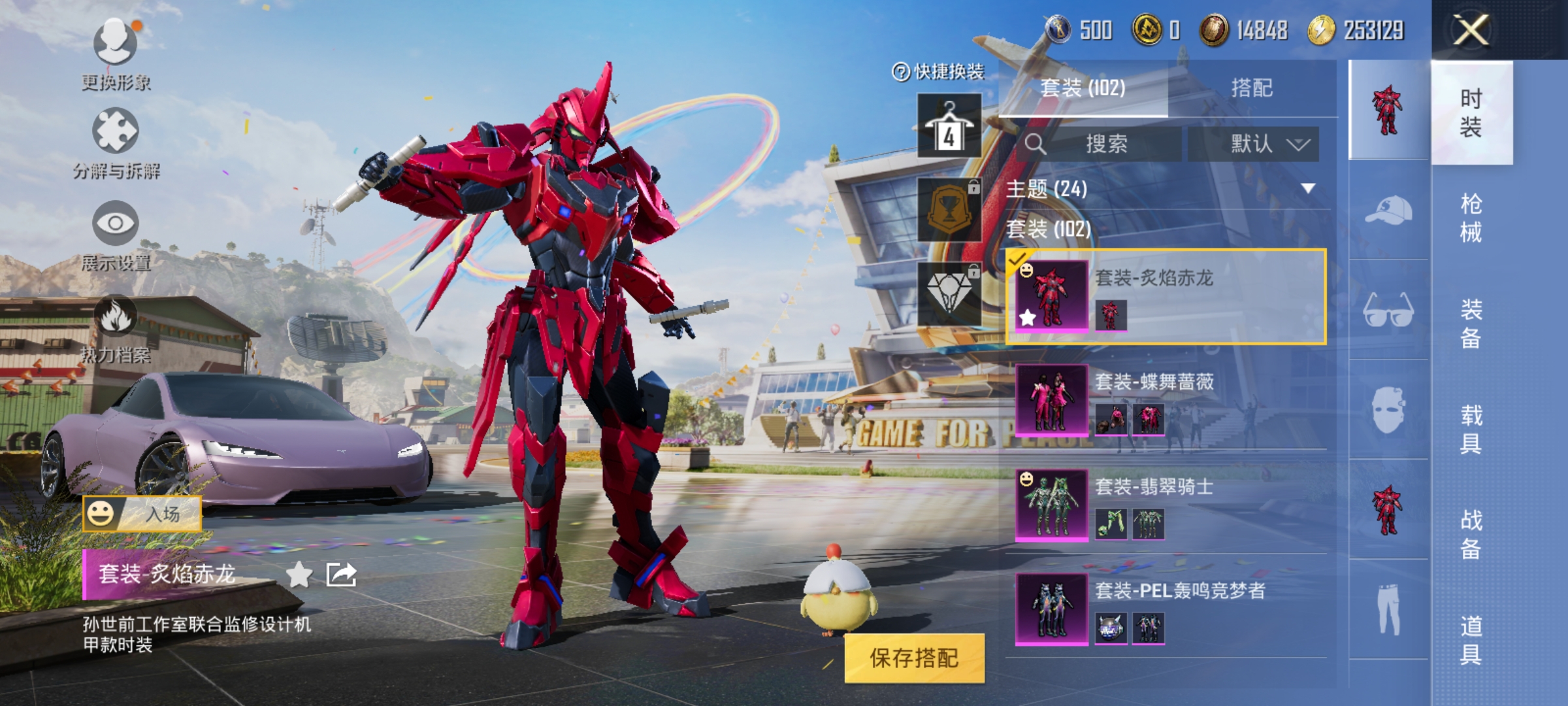Choose the glasses subcategory icon

[x=1388, y=311]
